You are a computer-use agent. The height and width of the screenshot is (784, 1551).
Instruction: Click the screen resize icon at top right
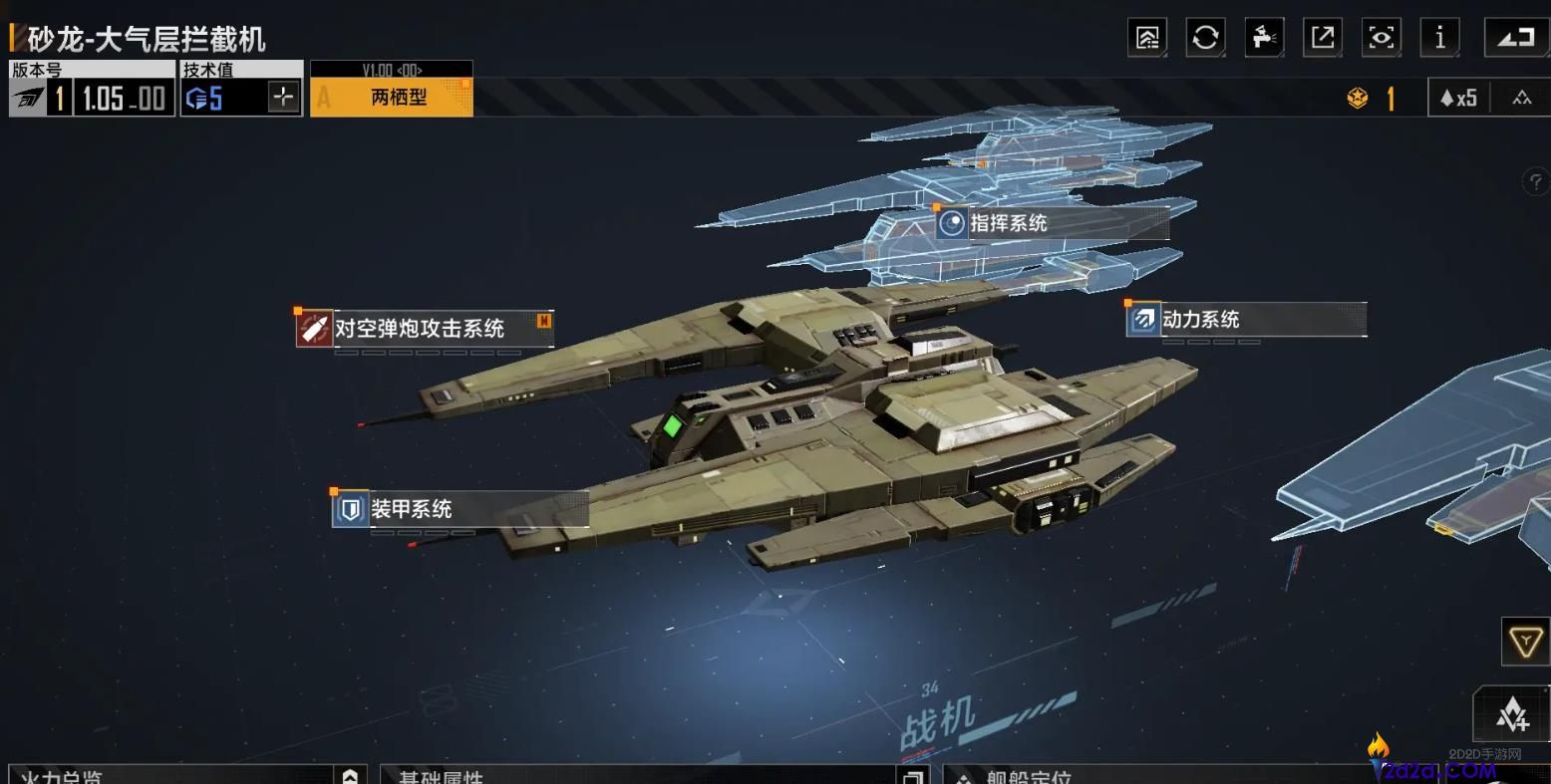tap(1514, 38)
